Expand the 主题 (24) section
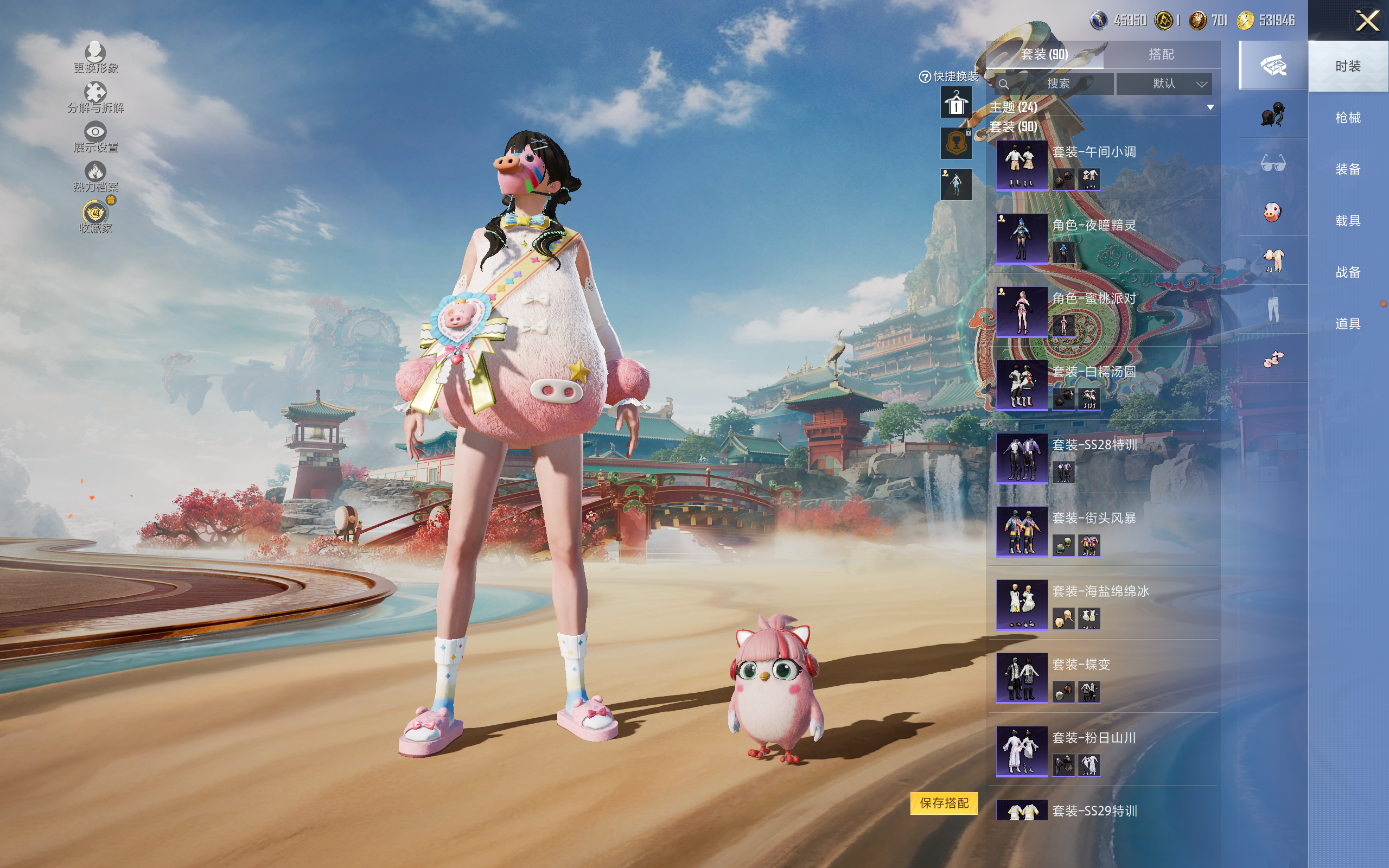The height and width of the screenshot is (868, 1389). point(1210,107)
